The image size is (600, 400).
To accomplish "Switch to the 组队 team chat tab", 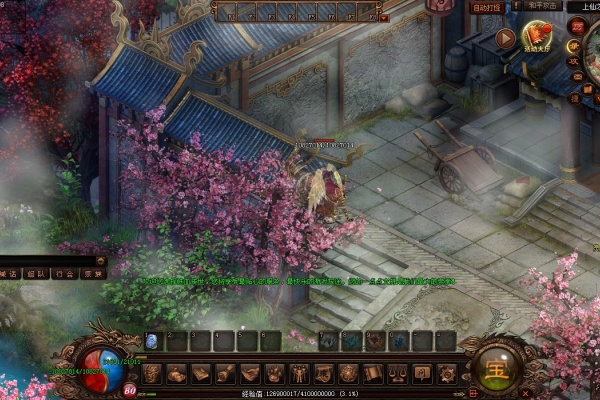I will point(35,272).
